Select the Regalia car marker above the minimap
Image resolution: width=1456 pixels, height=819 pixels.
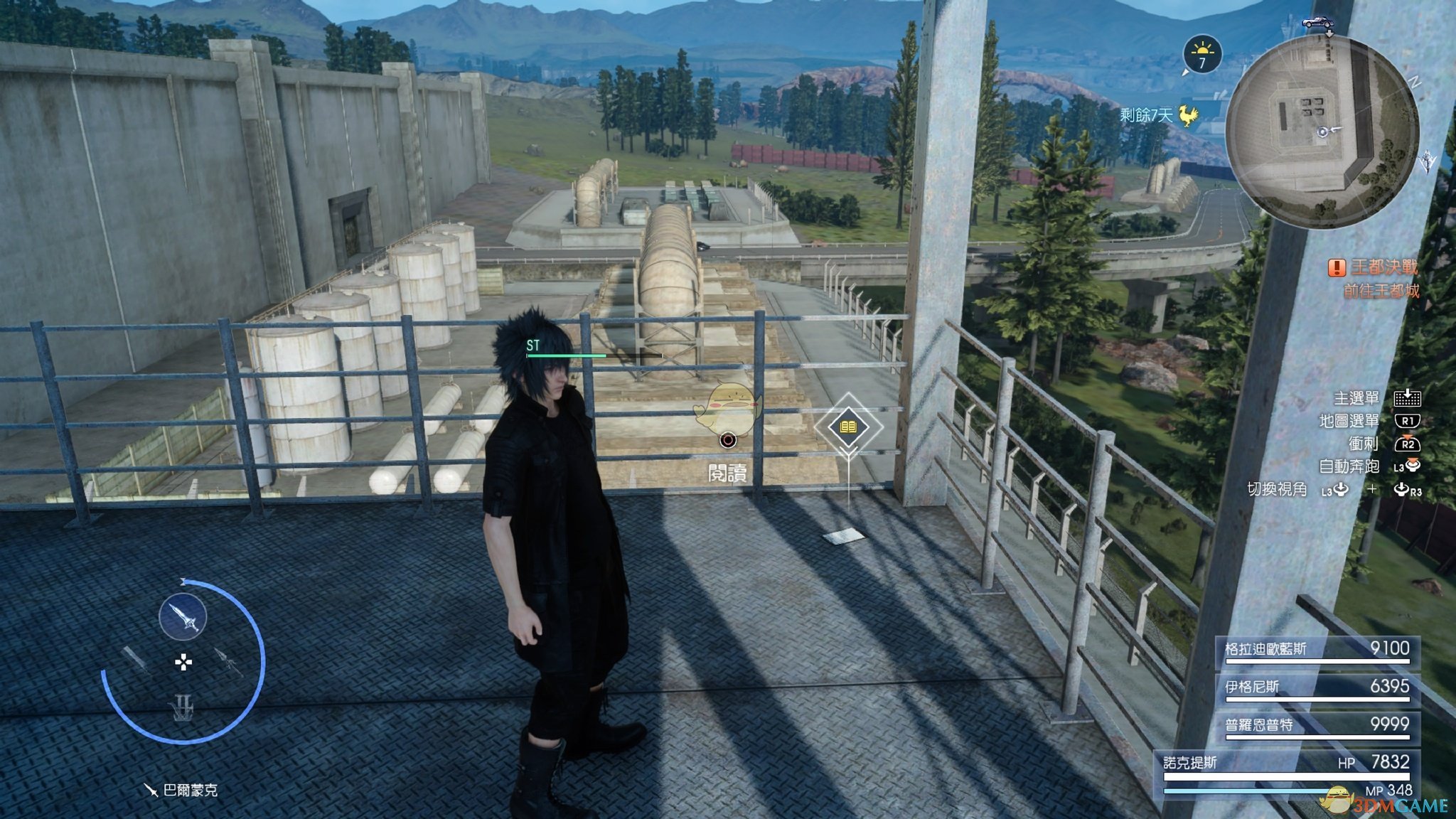pos(1317,23)
